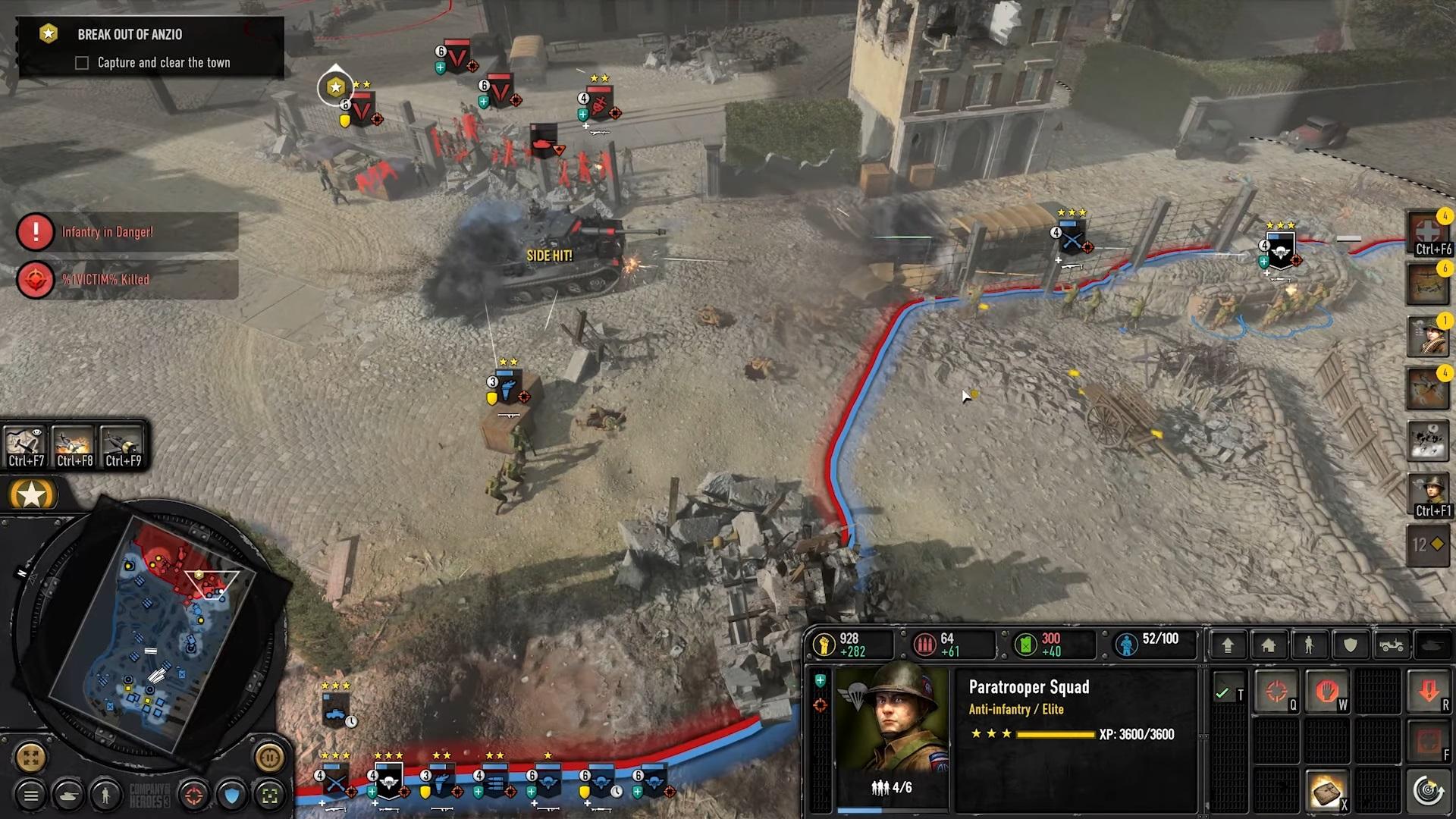Activate the attack move ability (Q)
1456x819 pixels.
1277,692
